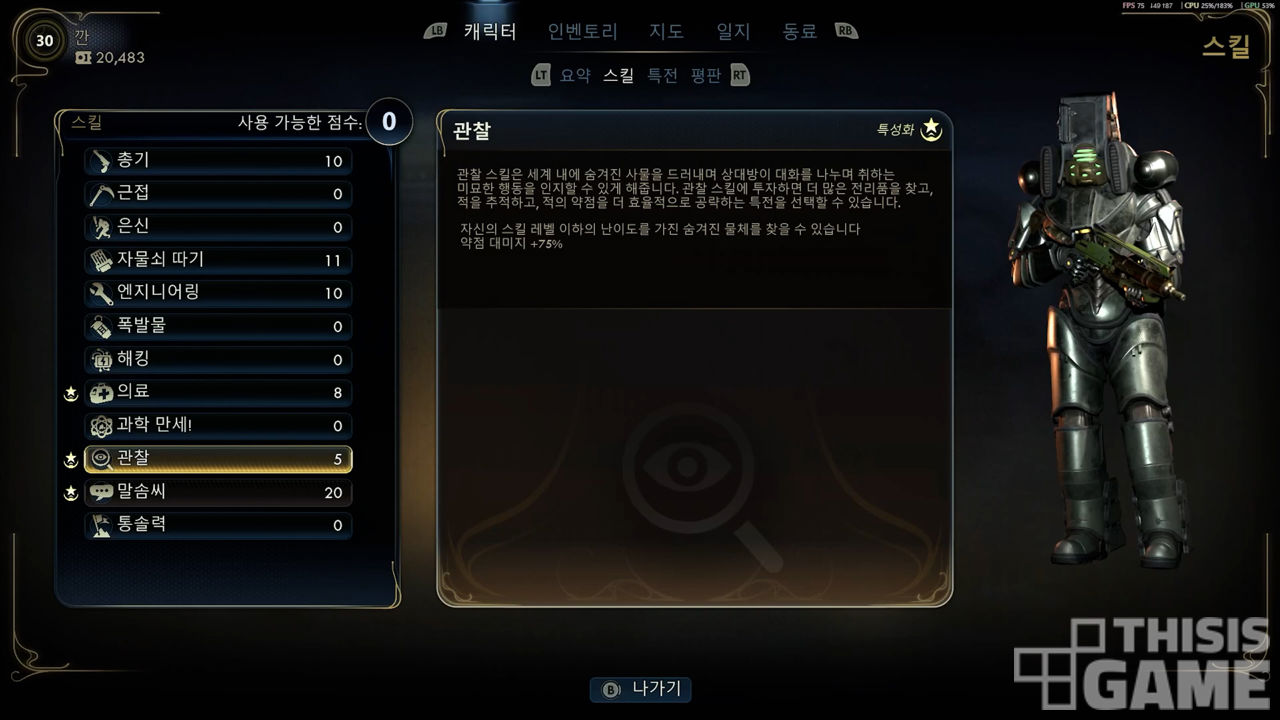Viewport: 1280px width, 720px height.
Task: Click the 자물쇠 따기 skill row
Action: click(218, 260)
